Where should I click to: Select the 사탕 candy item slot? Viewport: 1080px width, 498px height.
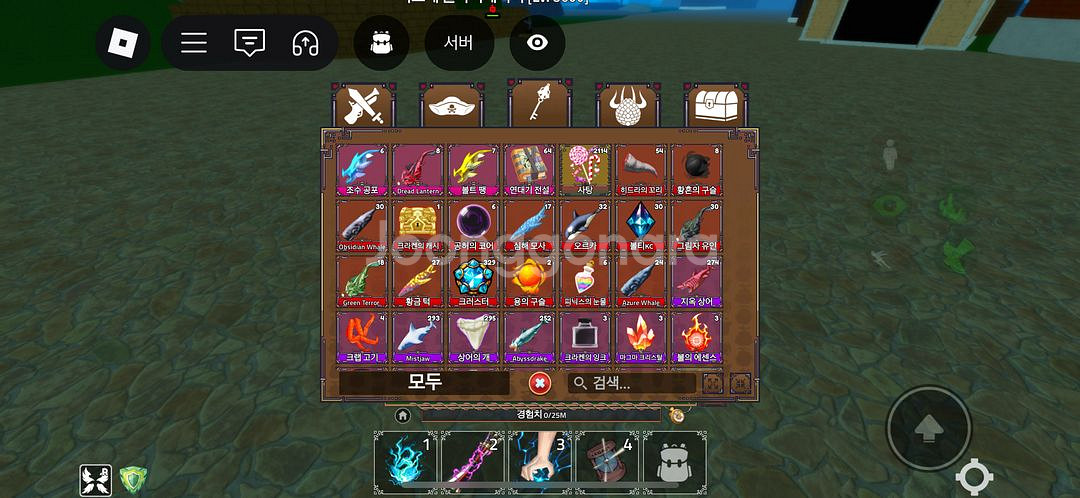coord(585,169)
